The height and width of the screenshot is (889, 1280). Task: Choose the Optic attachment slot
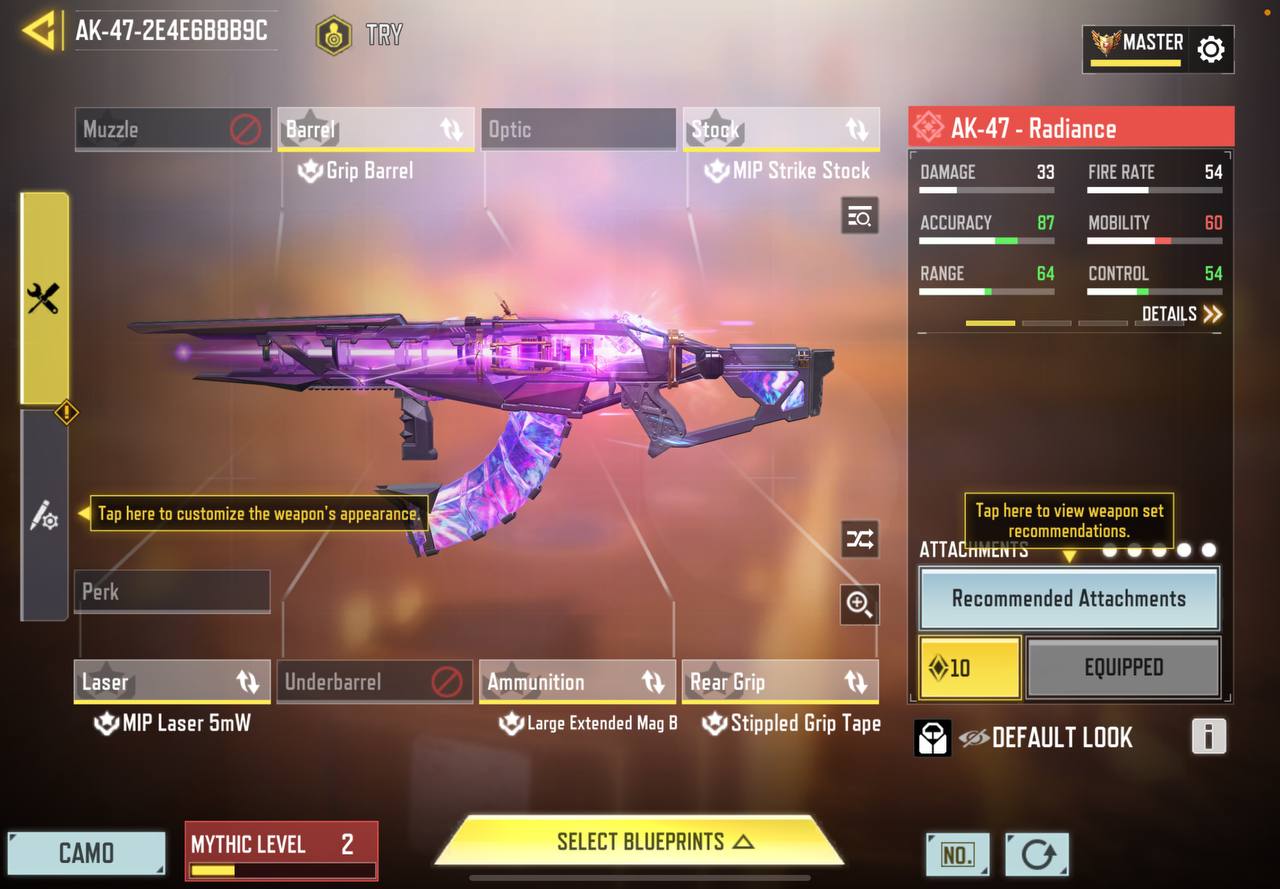click(x=578, y=129)
